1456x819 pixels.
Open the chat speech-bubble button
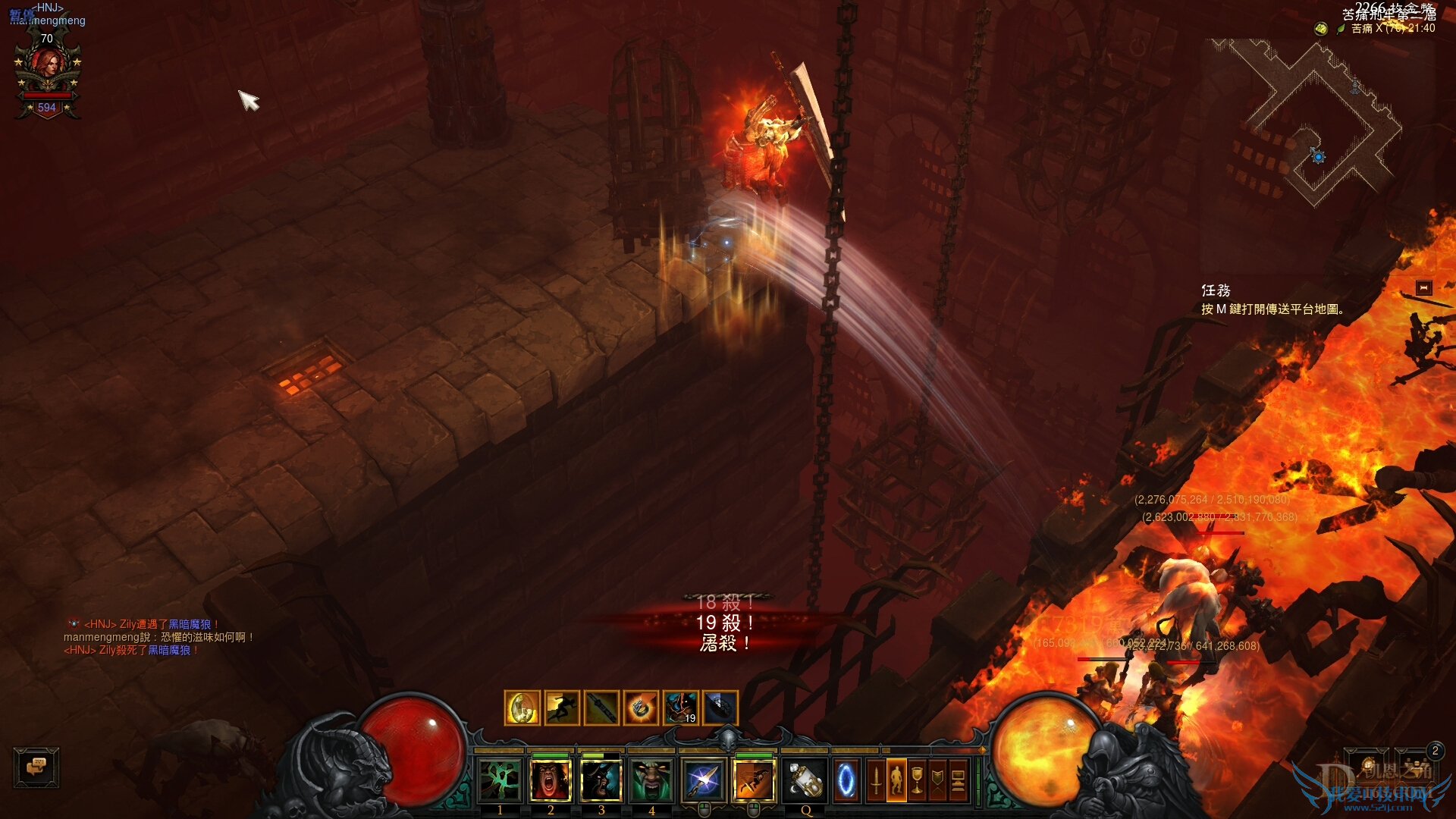[36, 767]
